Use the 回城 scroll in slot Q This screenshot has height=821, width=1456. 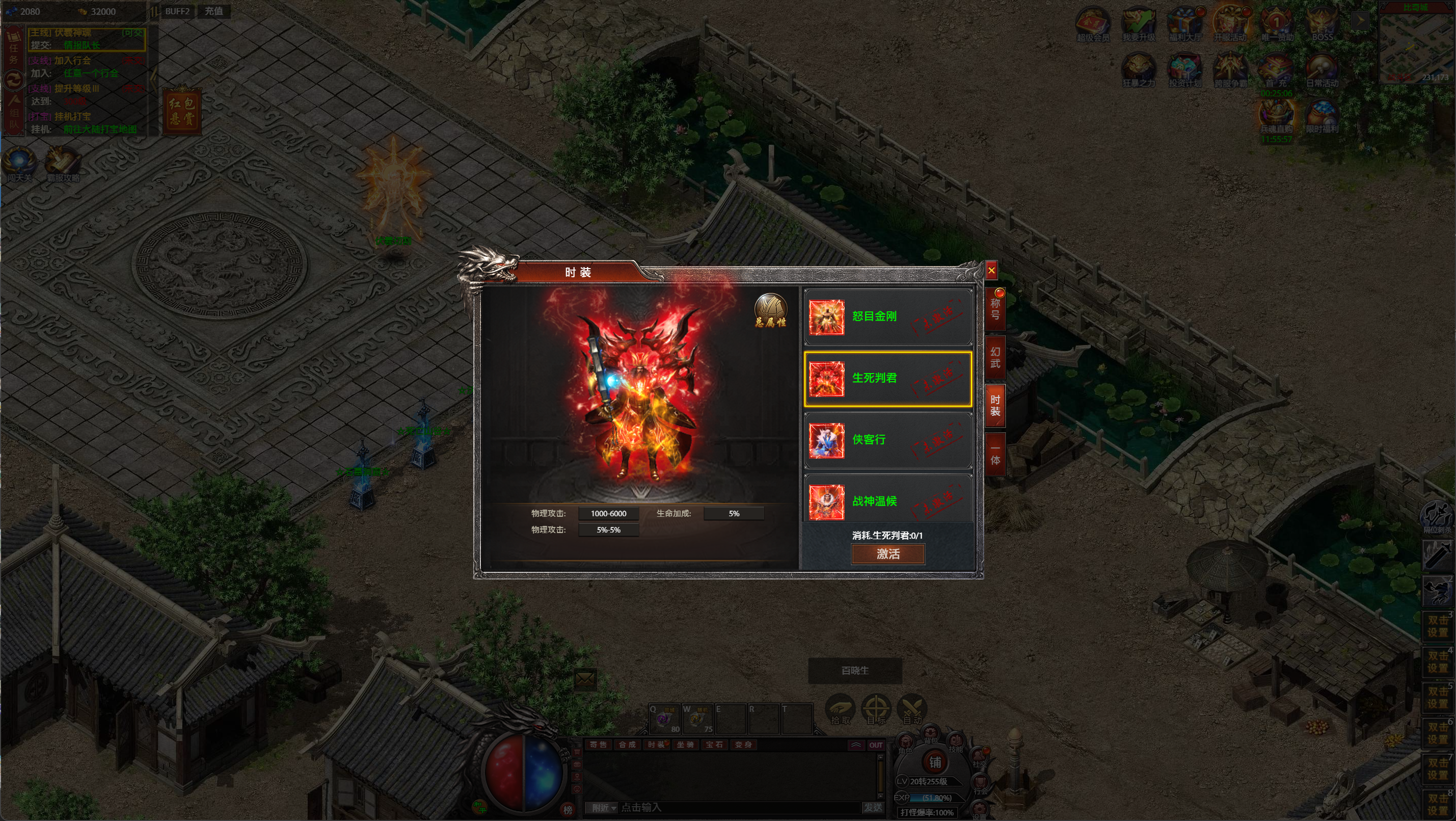pyautogui.click(x=665, y=719)
